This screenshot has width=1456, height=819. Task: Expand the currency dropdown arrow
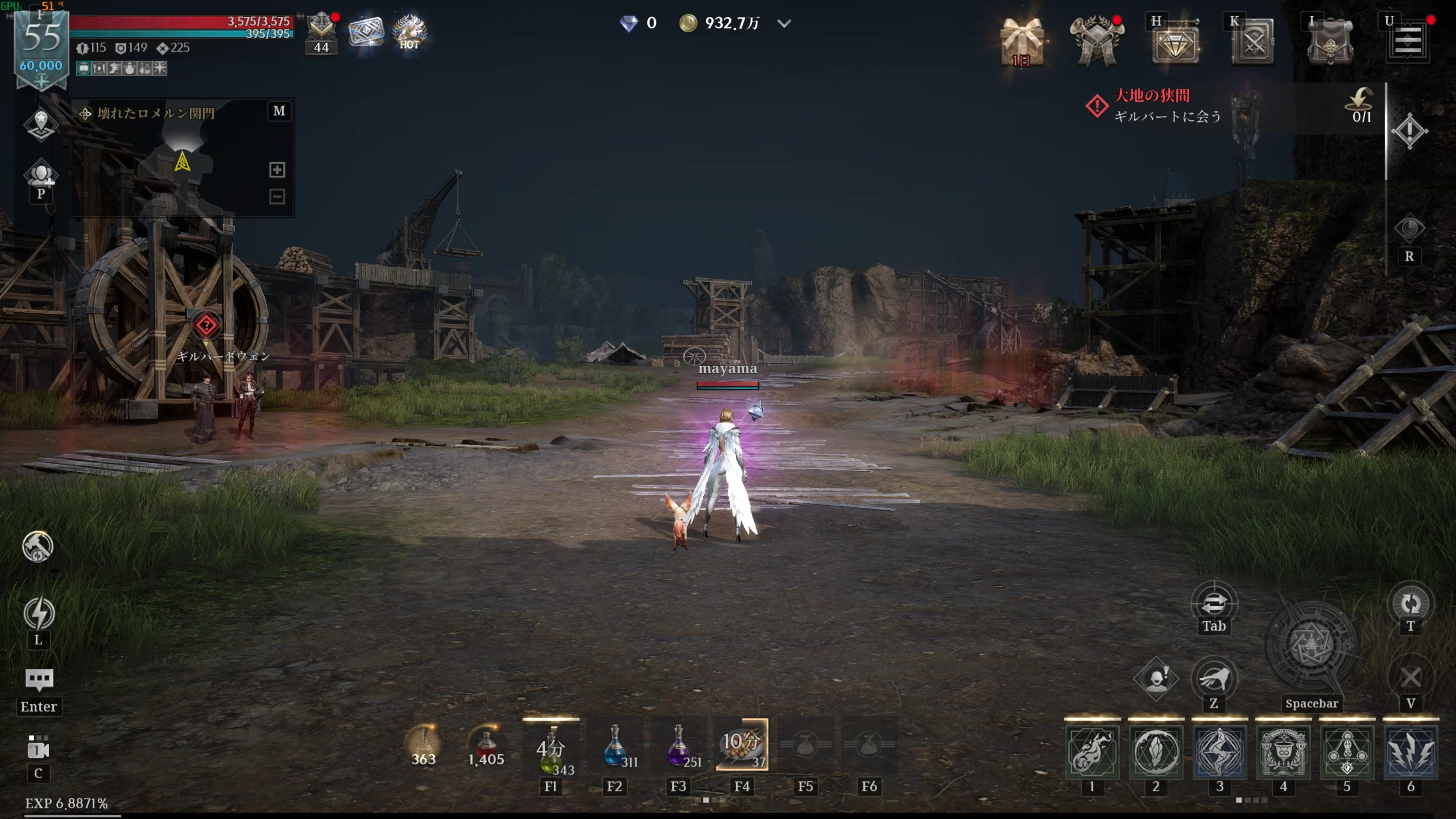[784, 23]
